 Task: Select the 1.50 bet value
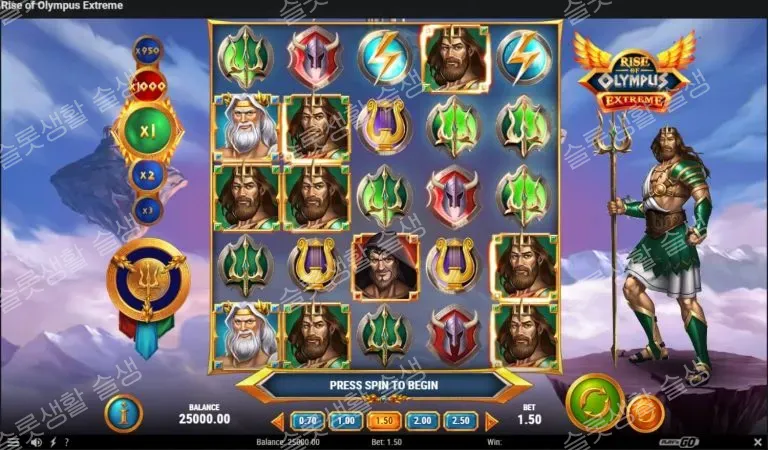383,421
